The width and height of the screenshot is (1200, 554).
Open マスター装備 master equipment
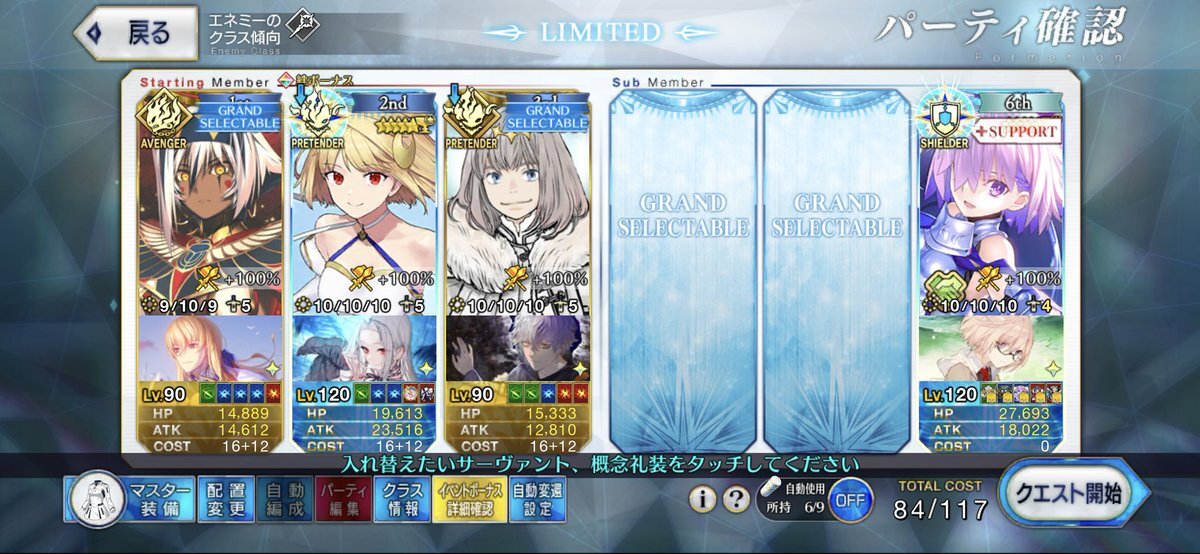(129, 499)
